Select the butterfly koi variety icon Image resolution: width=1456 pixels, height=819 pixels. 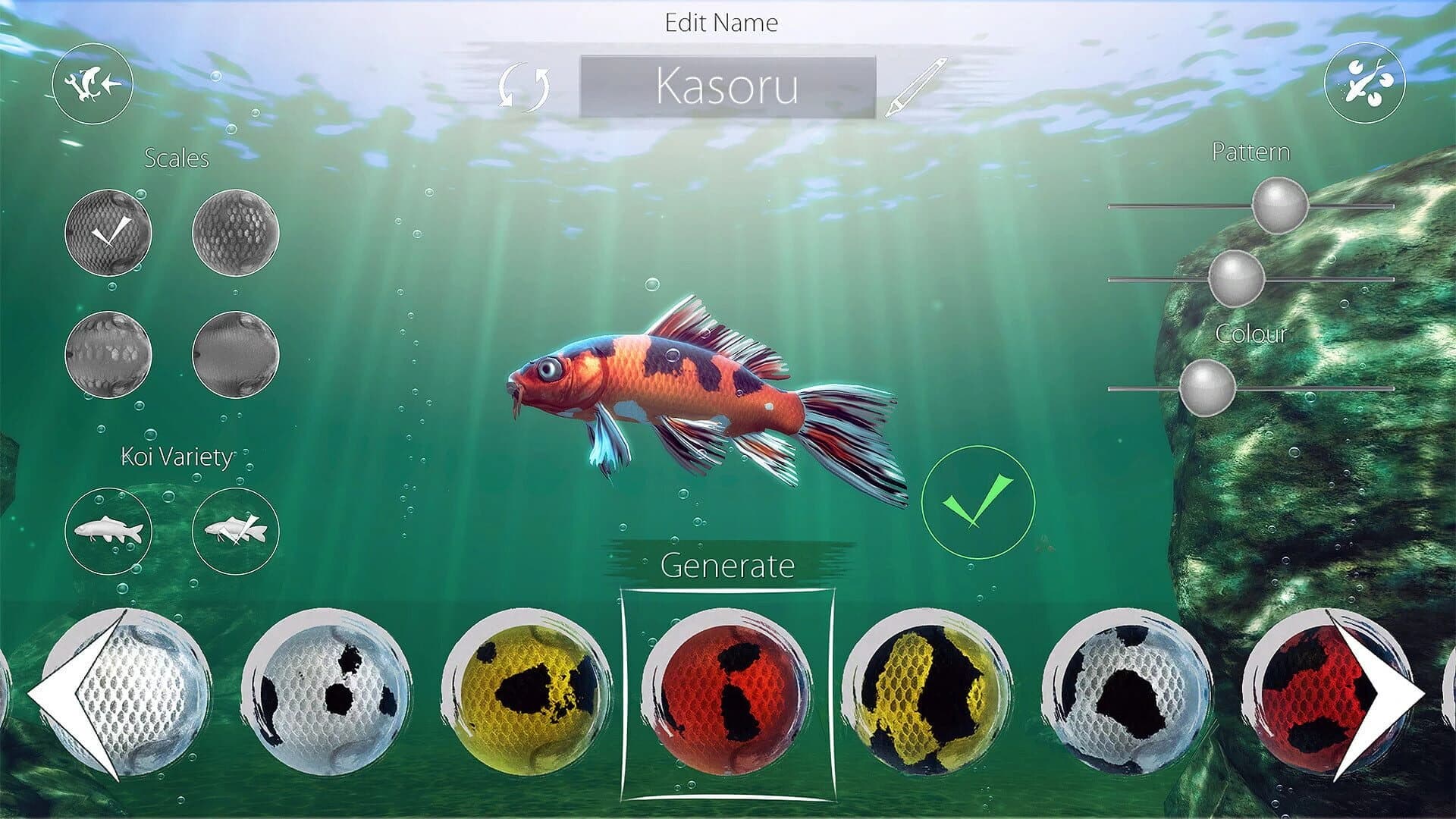point(235,531)
